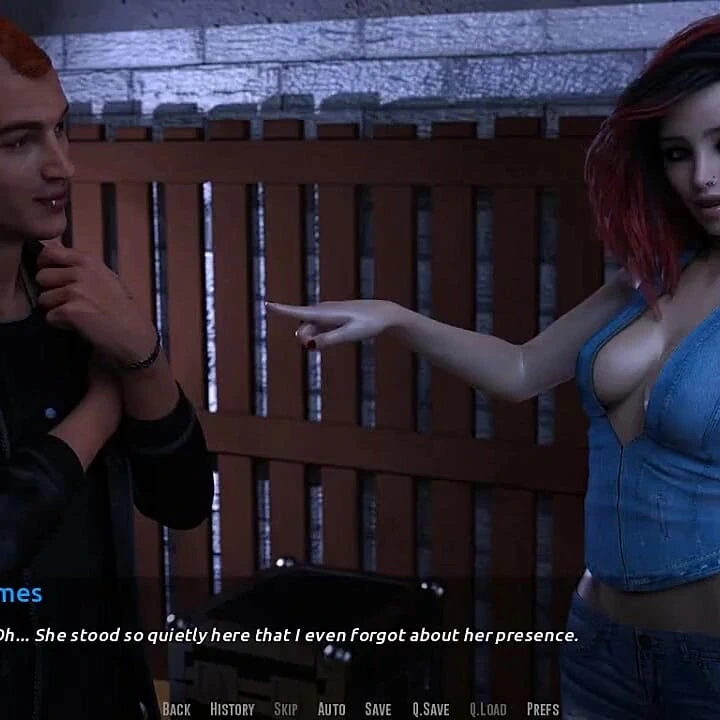The image size is (720, 720).
Task: Click the Q.Load quick load button
Action: 487,709
